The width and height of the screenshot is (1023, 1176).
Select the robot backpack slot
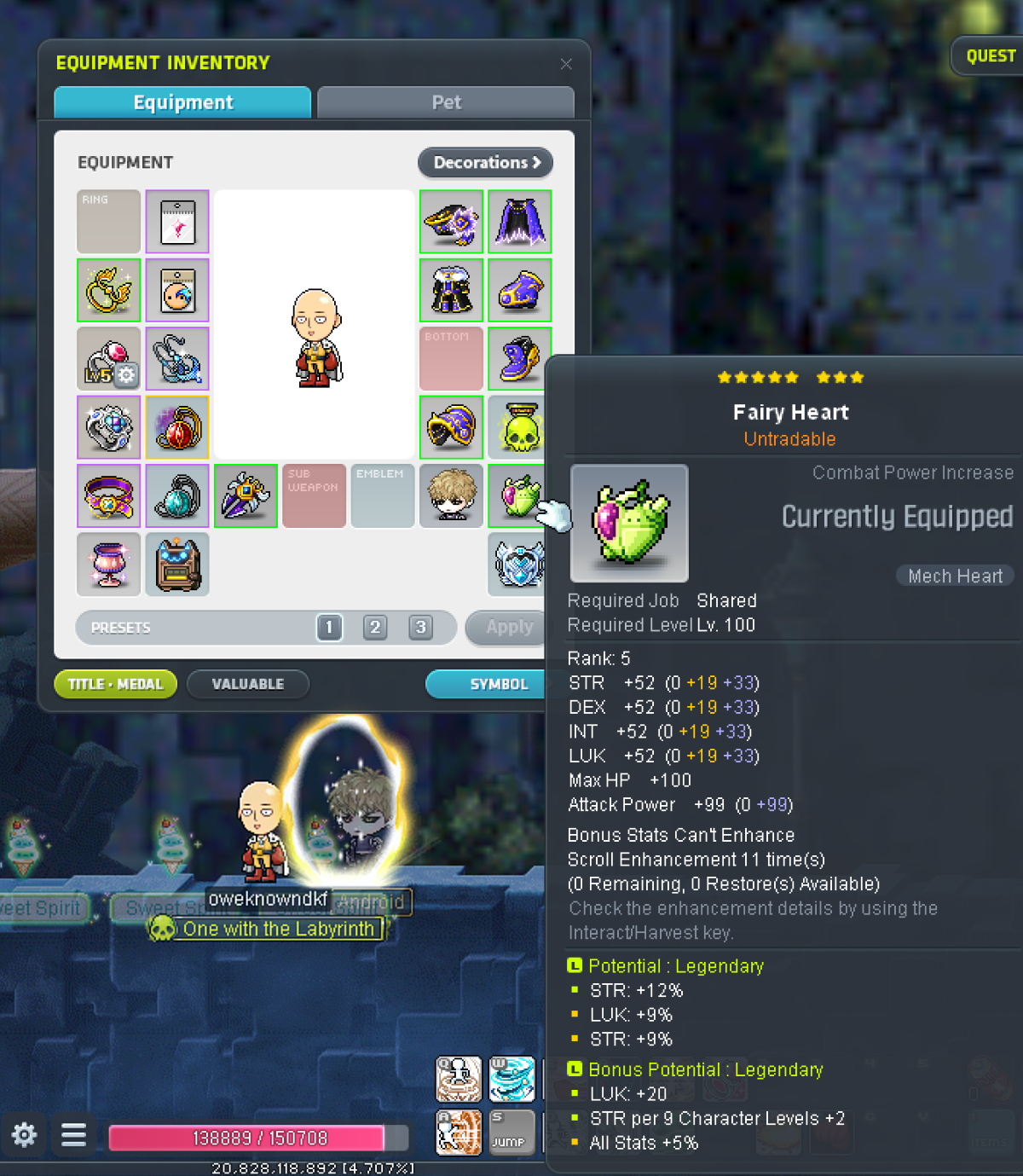tap(177, 564)
